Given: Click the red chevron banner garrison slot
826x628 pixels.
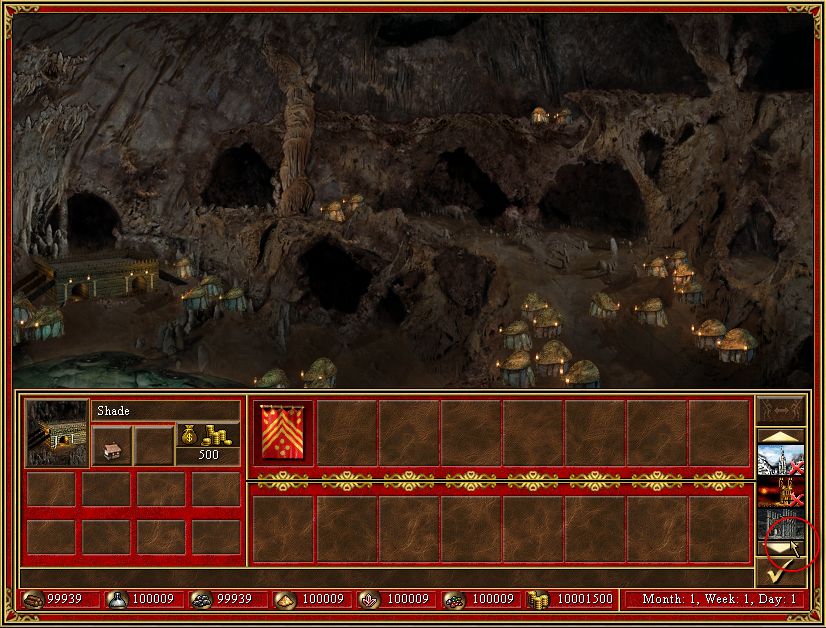Looking at the screenshot, I should point(285,433).
